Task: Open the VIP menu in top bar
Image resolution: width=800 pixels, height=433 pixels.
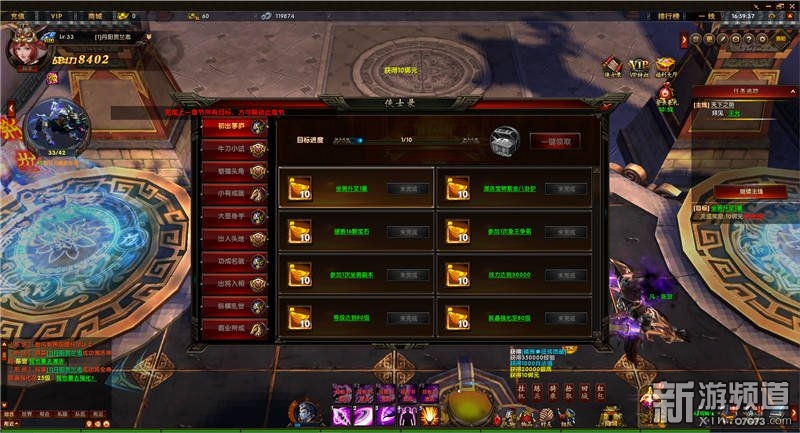Action: pyautogui.click(x=56, y=16)
